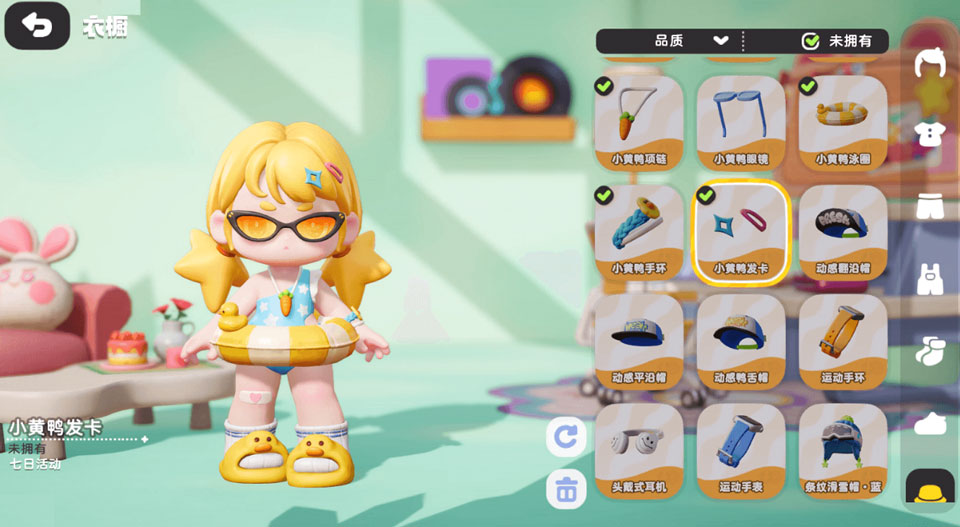Image resolution: width=960 pixels, height=527 pixels.
Task: Select the 小黄鸭项链 necklace item
Action: point(639,121)
